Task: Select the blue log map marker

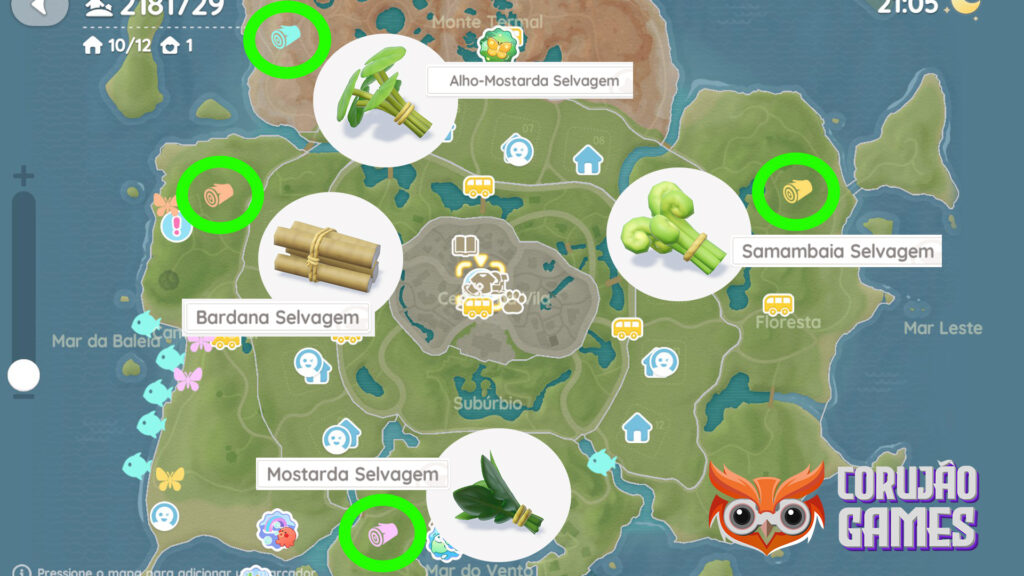Action: [287, 39]
